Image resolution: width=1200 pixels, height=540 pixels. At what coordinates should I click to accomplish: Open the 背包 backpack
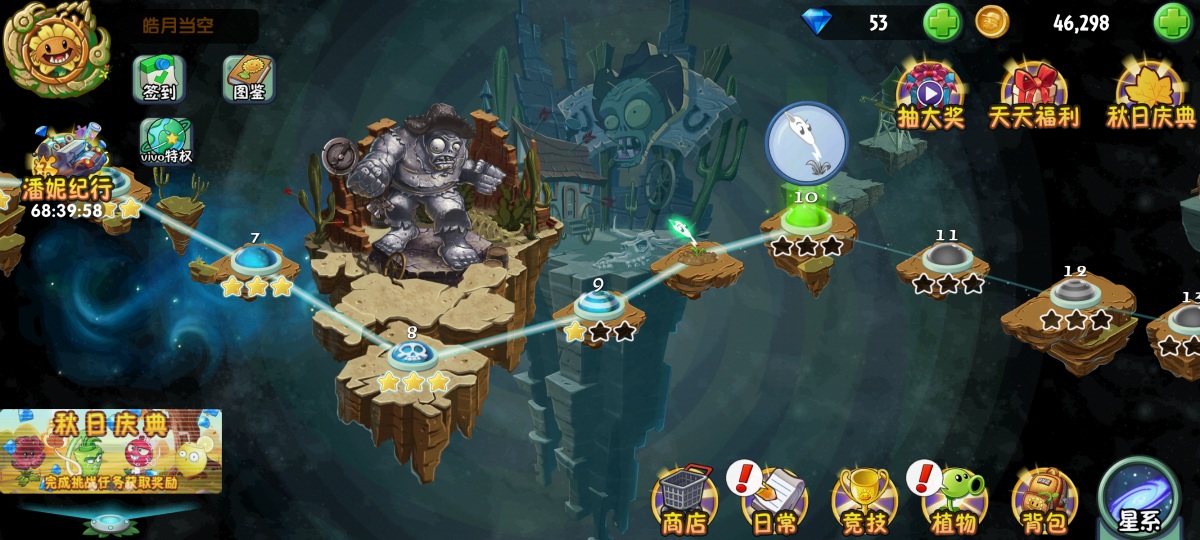pyautogui.click(x=1044, y=498)
